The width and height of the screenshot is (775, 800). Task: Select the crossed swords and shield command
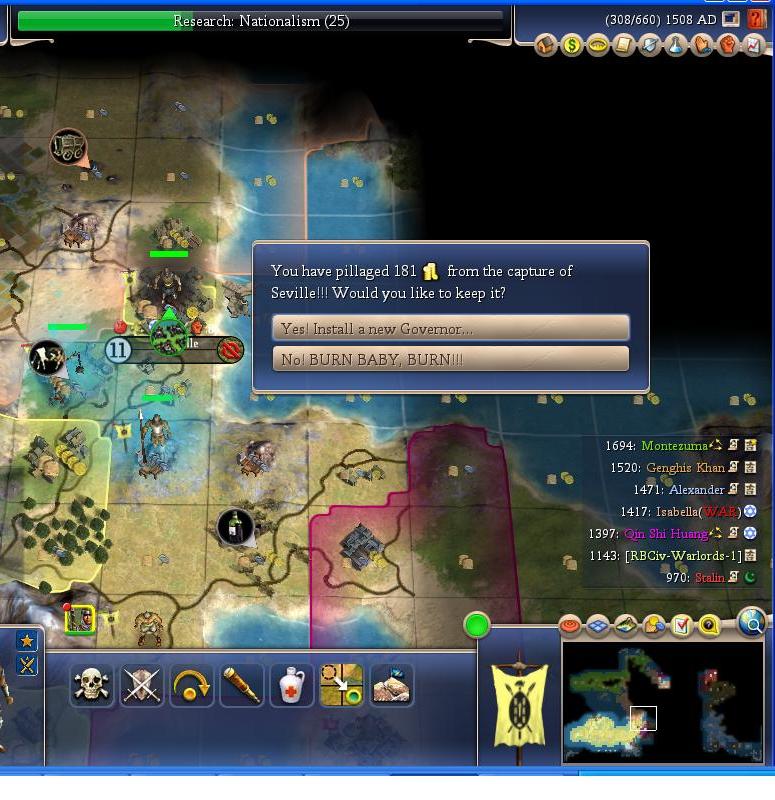pyautogui.click(x=141, y=685)
